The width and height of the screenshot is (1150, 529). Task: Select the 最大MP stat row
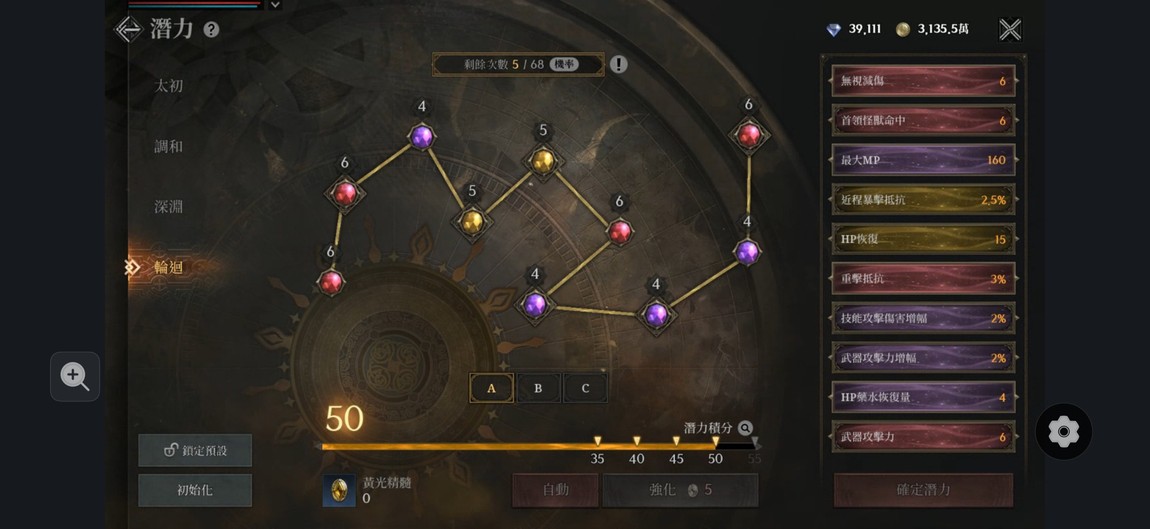[923, 160]
